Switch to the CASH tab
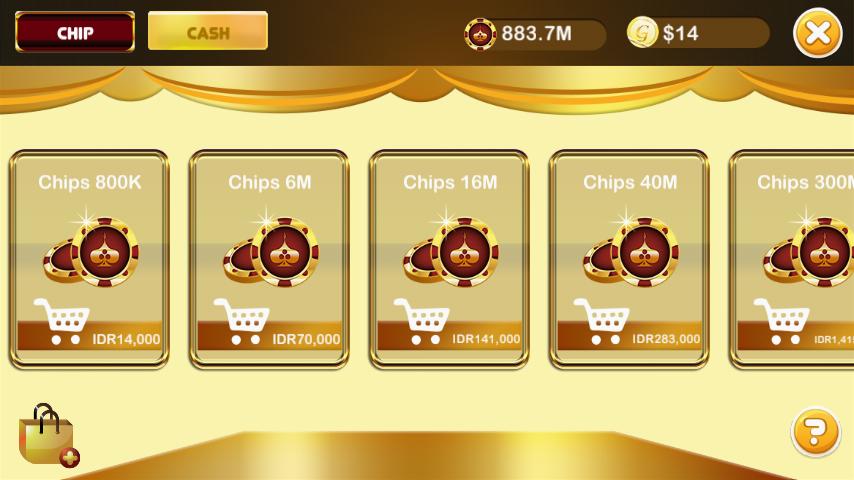The image size is (854, 480). pos(208,32)
